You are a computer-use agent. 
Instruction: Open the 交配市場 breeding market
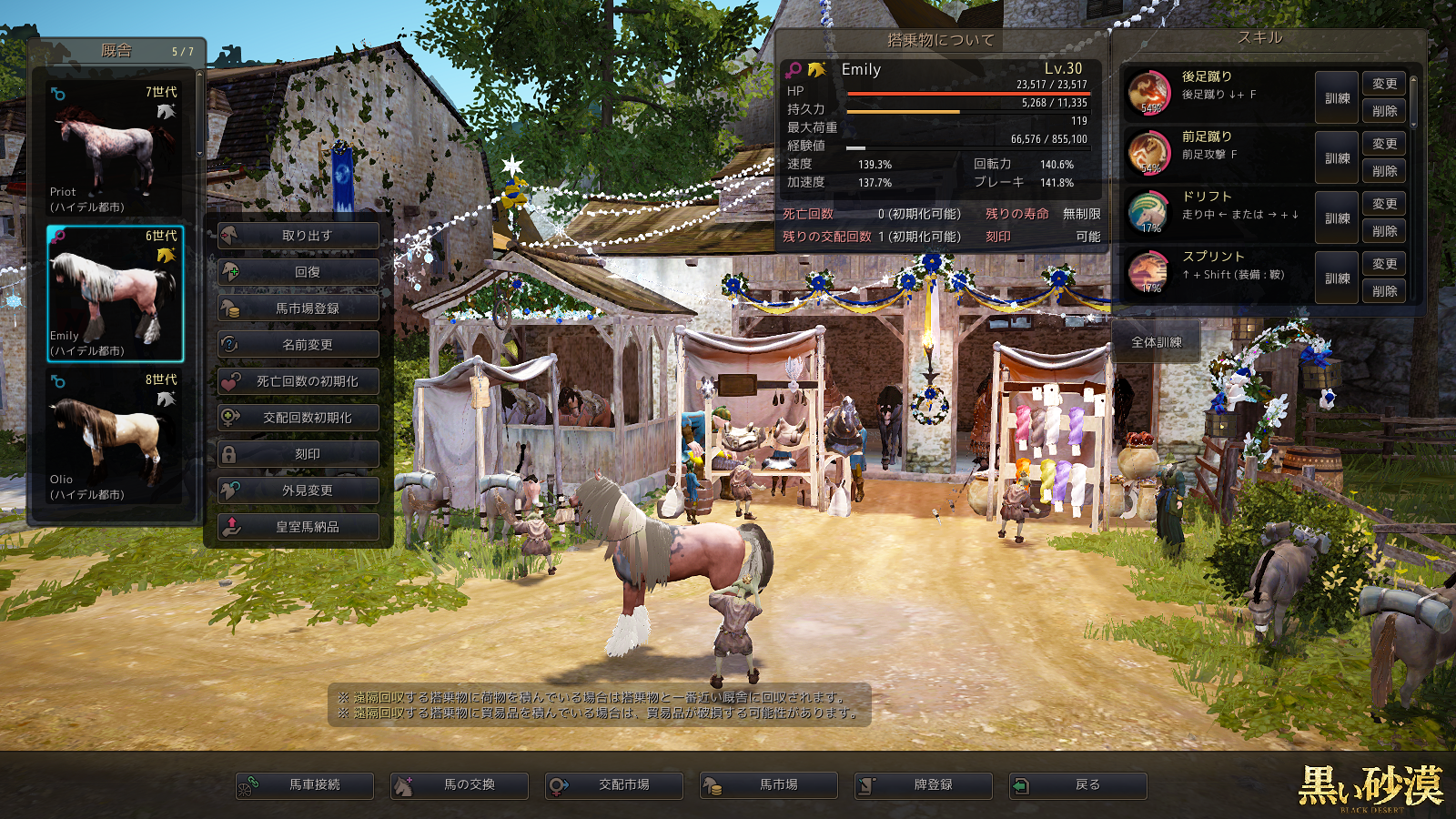614,785
